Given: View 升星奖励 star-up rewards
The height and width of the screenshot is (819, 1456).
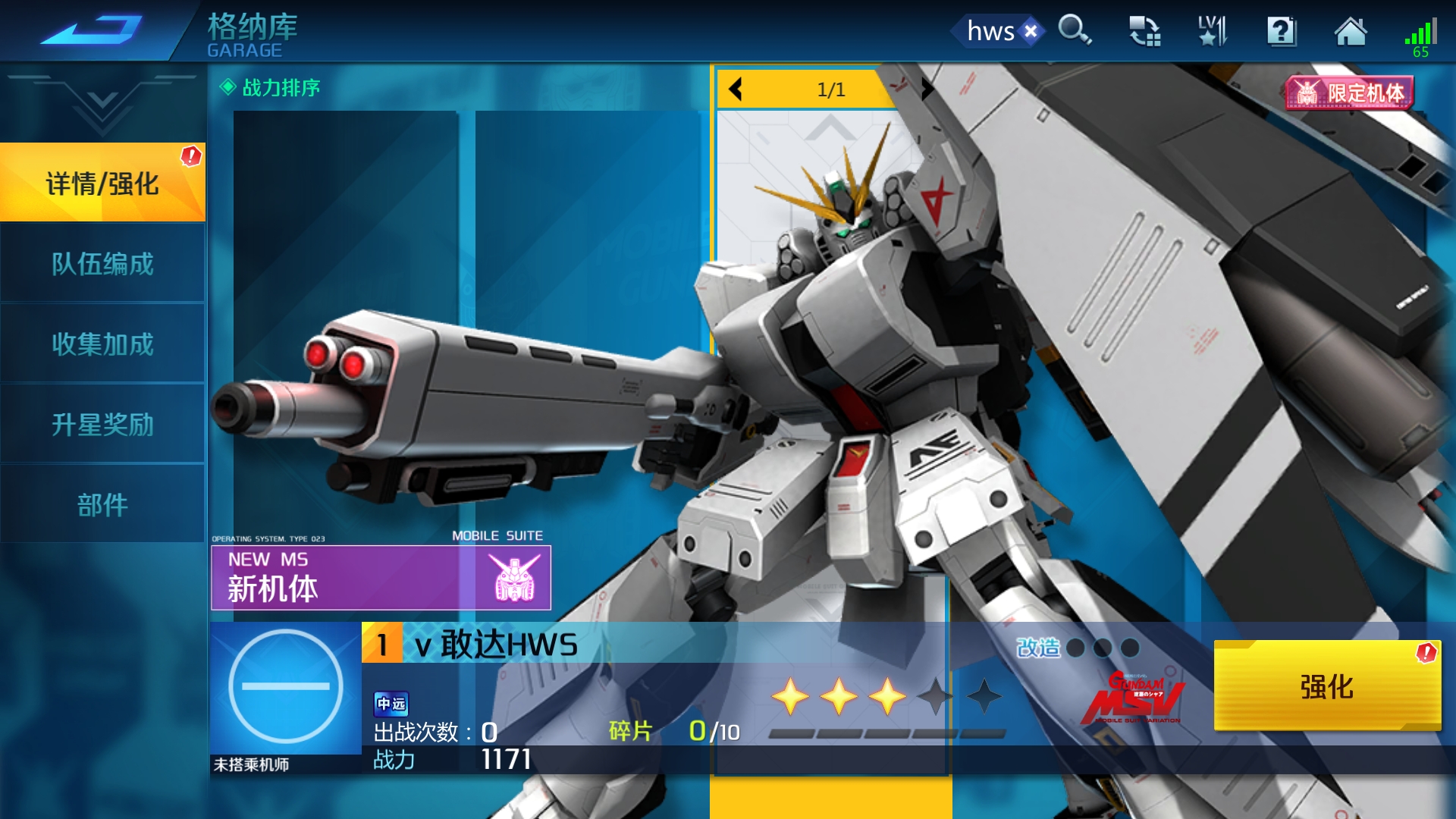Looking at the screenshot, I should point(102,425).
